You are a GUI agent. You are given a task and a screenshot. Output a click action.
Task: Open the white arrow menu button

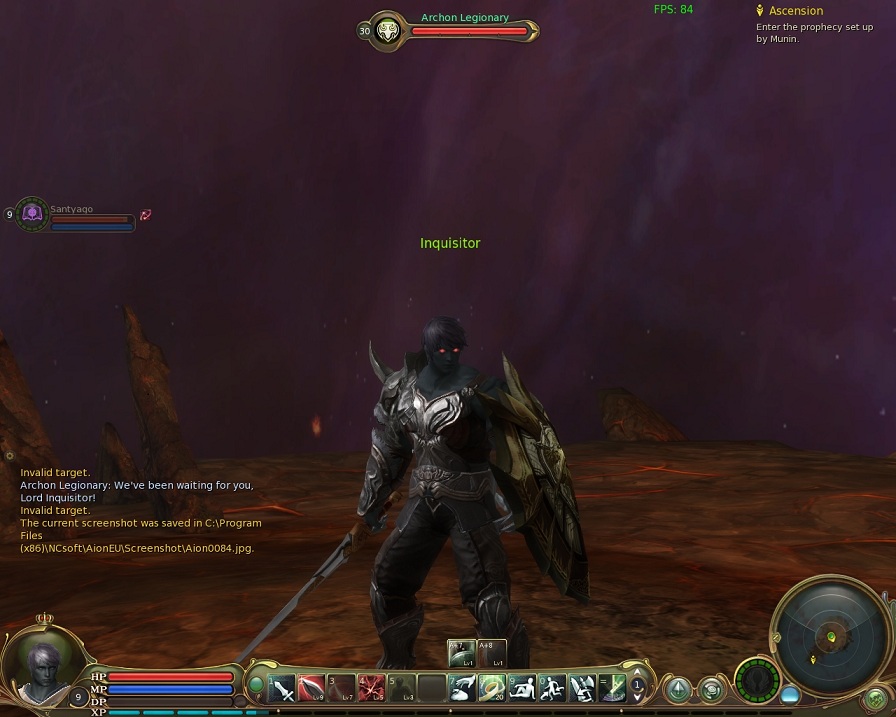pos(679,689)
